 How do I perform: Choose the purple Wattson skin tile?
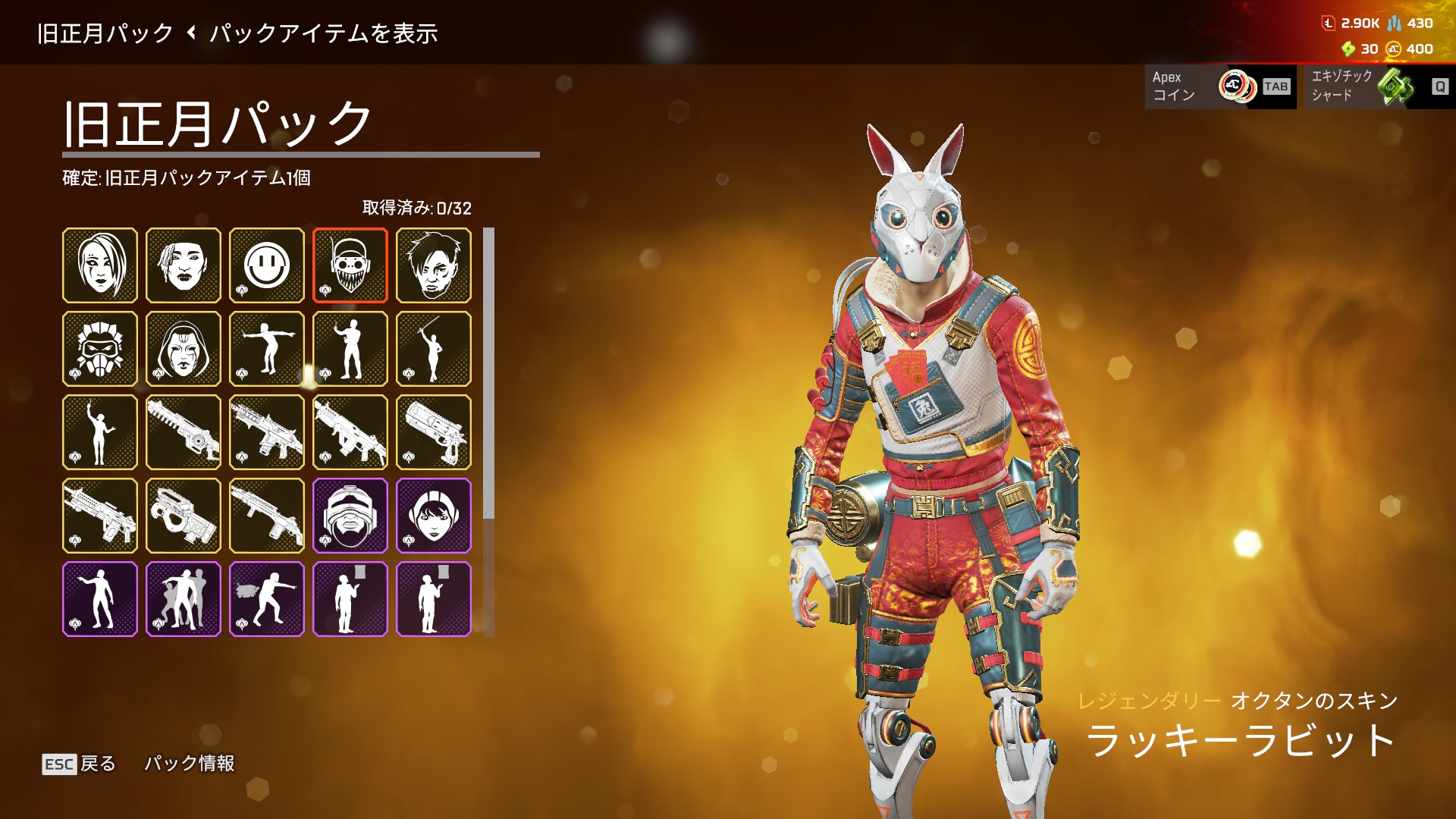(434, 516)
